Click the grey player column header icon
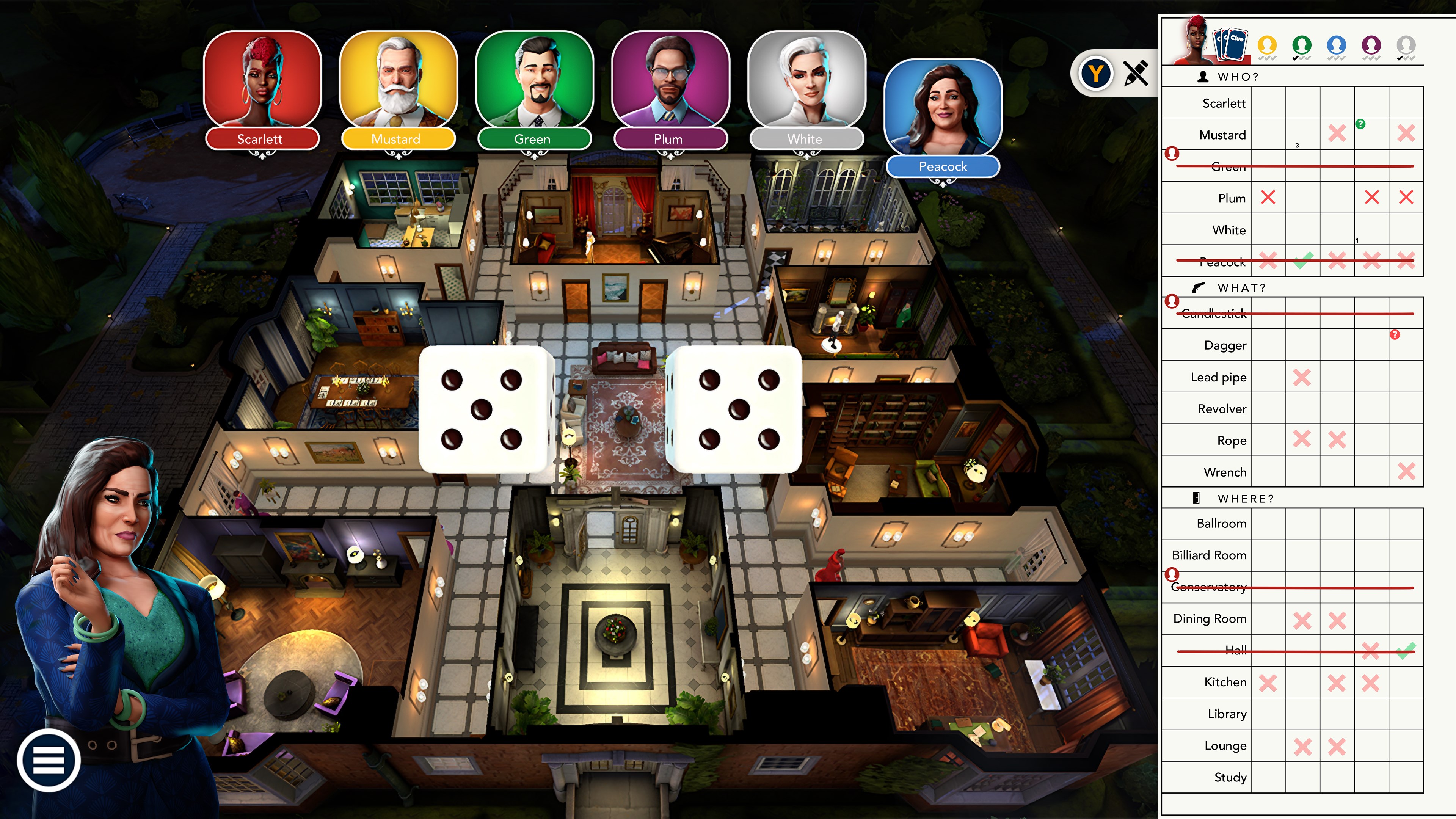Viewport: 1456px width, 819px height. (1406, 45)
